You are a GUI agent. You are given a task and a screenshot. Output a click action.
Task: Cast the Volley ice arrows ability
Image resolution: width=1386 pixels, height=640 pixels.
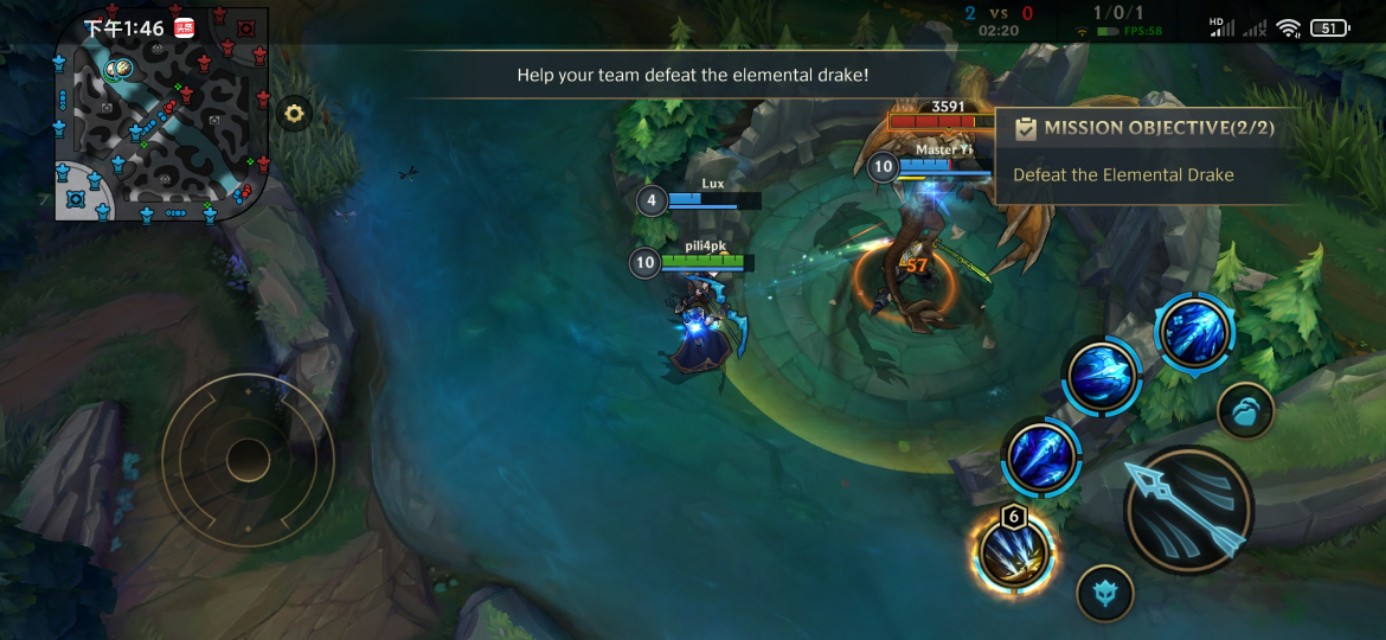point(1041,457)
